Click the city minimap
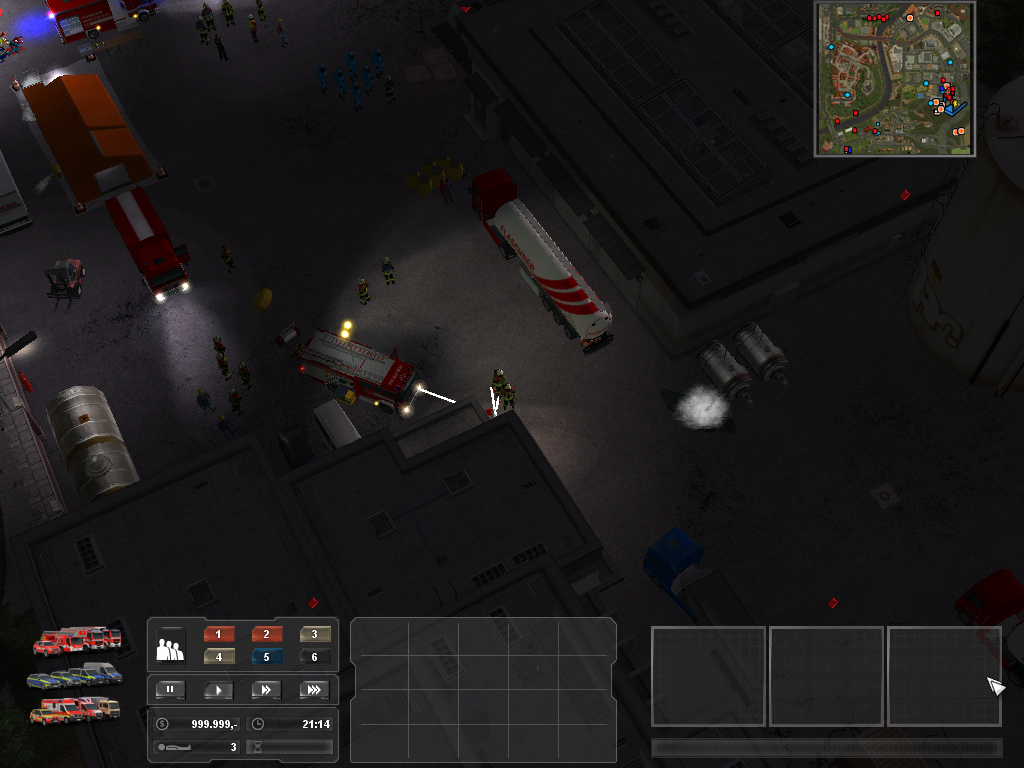The width and height of the screenshot is (1024, 768). [895, 79]
